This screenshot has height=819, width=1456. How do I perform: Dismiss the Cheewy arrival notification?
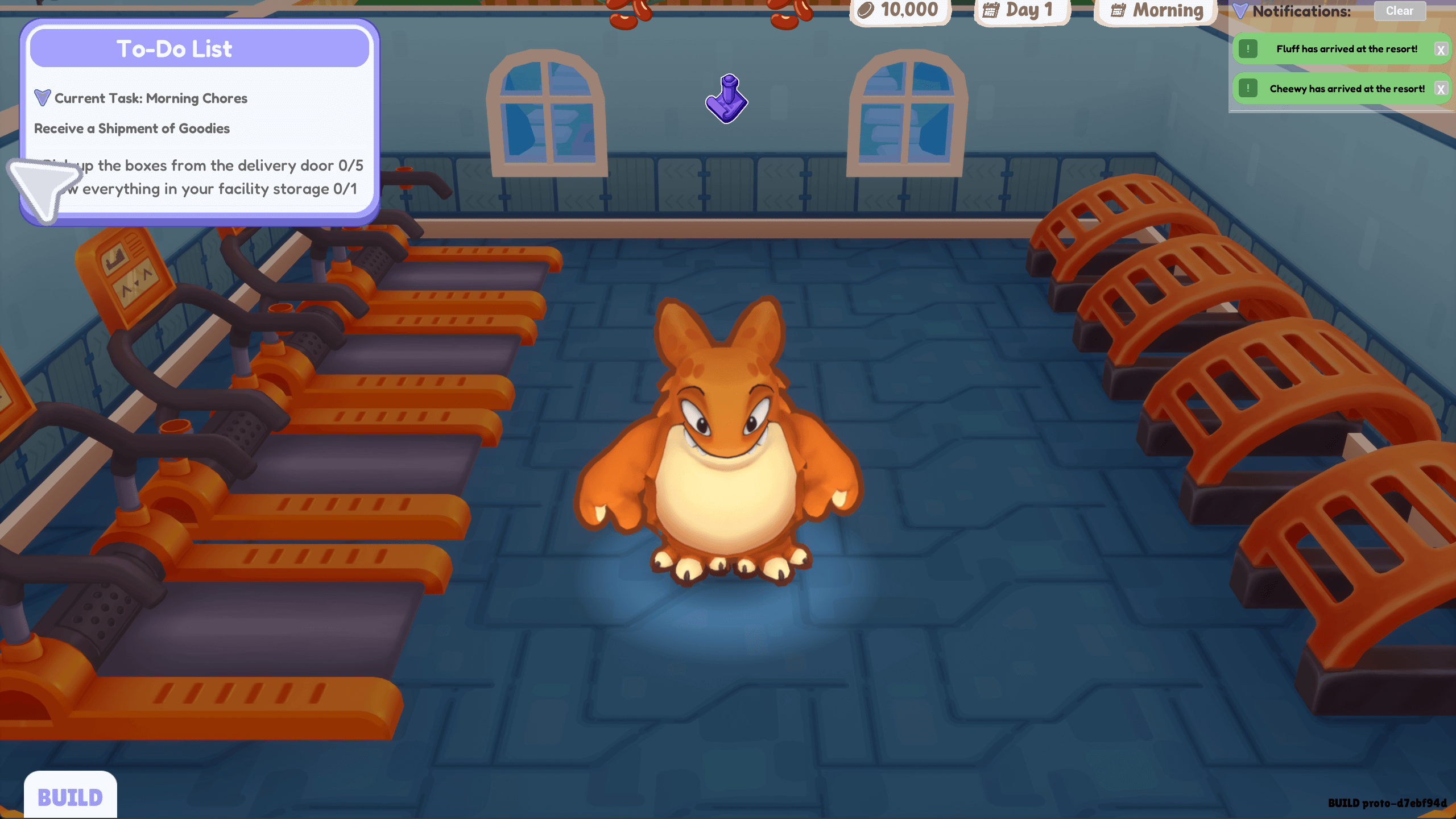pos(1441,89)
